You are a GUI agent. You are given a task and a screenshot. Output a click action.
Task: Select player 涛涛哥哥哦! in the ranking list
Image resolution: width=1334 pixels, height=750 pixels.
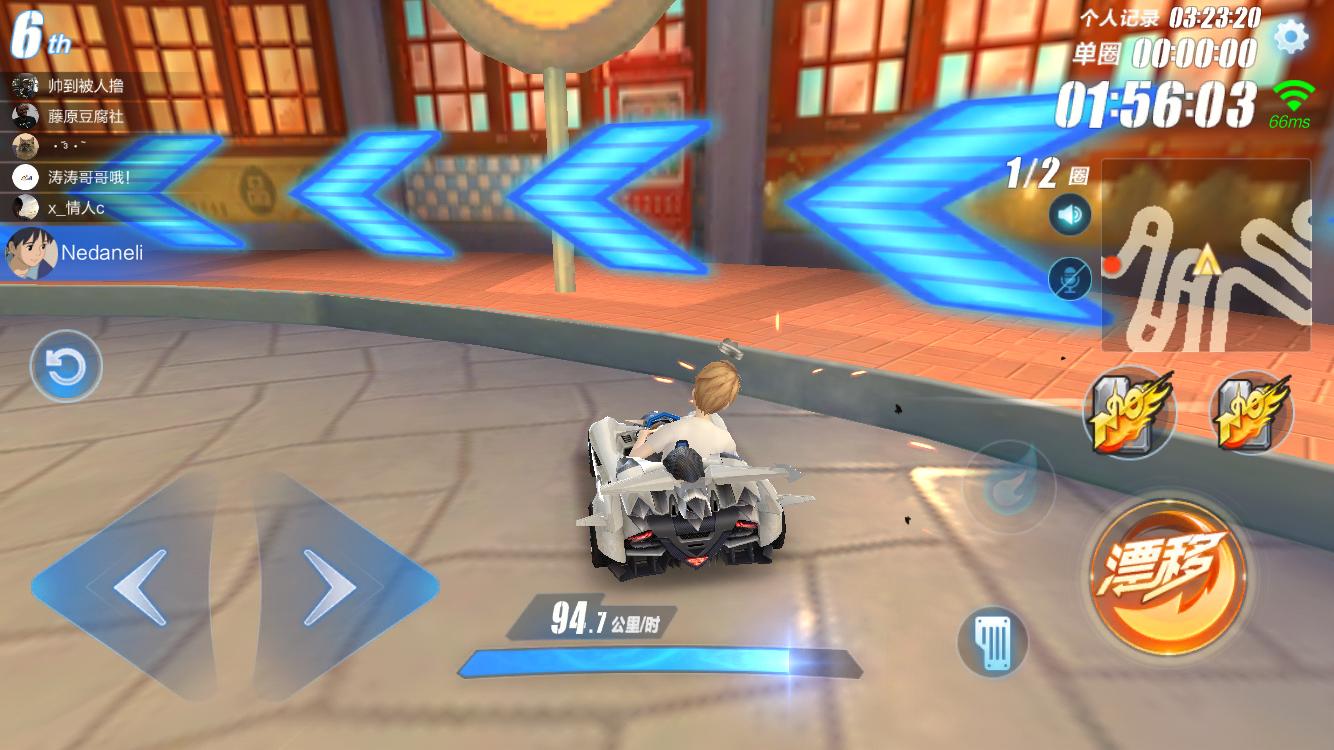(86, 178)
